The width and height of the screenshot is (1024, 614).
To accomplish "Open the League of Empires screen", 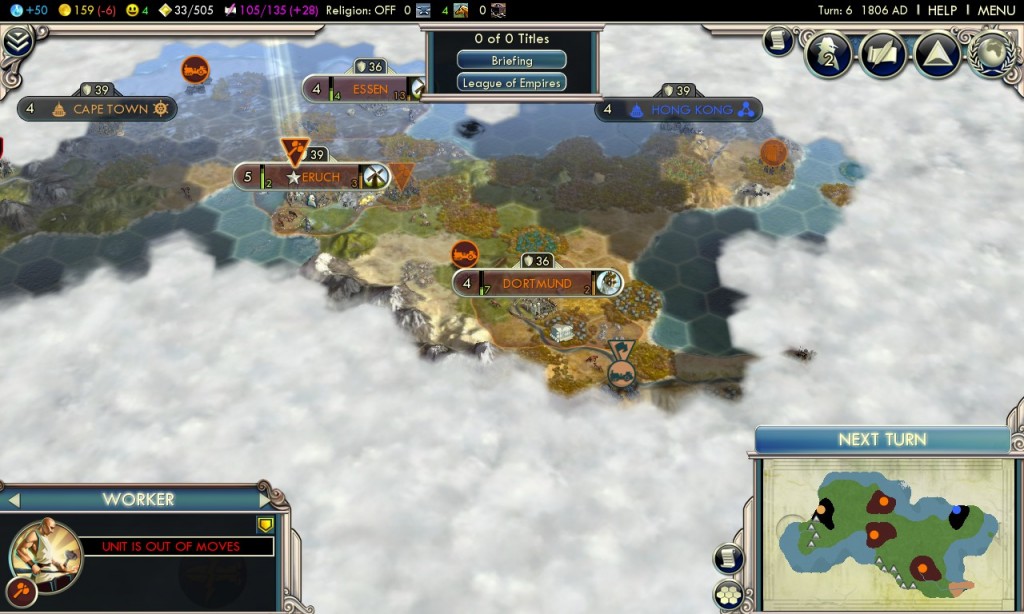I will 511,83.
